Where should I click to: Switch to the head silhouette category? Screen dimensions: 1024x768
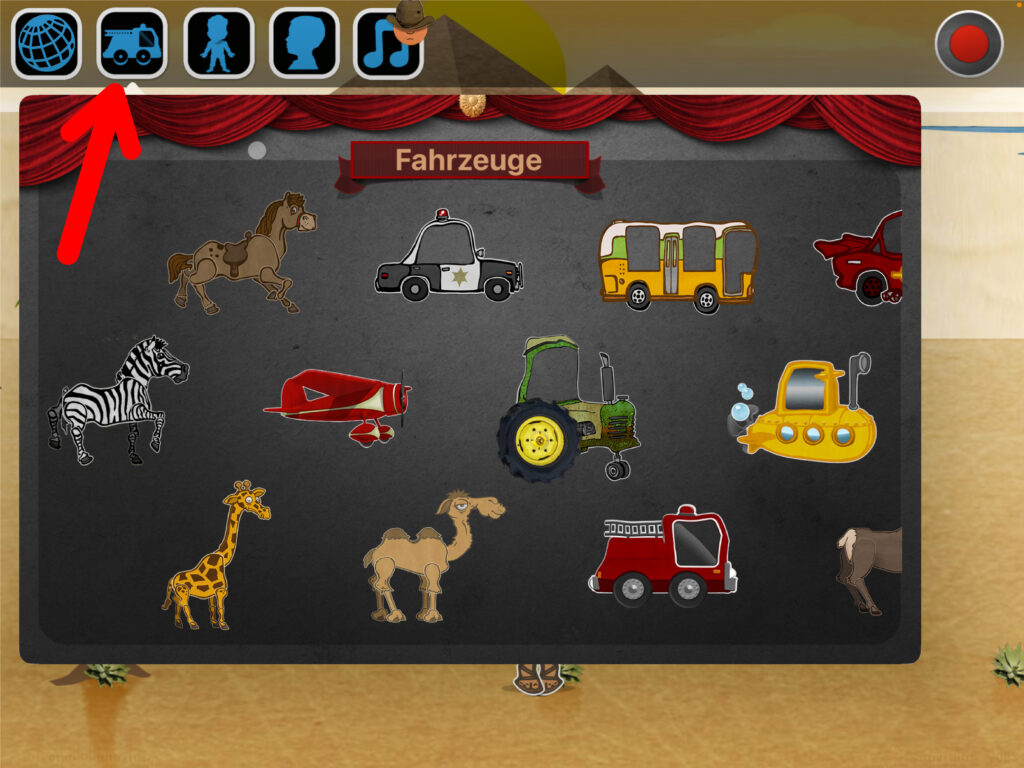[x=304, y=45]
